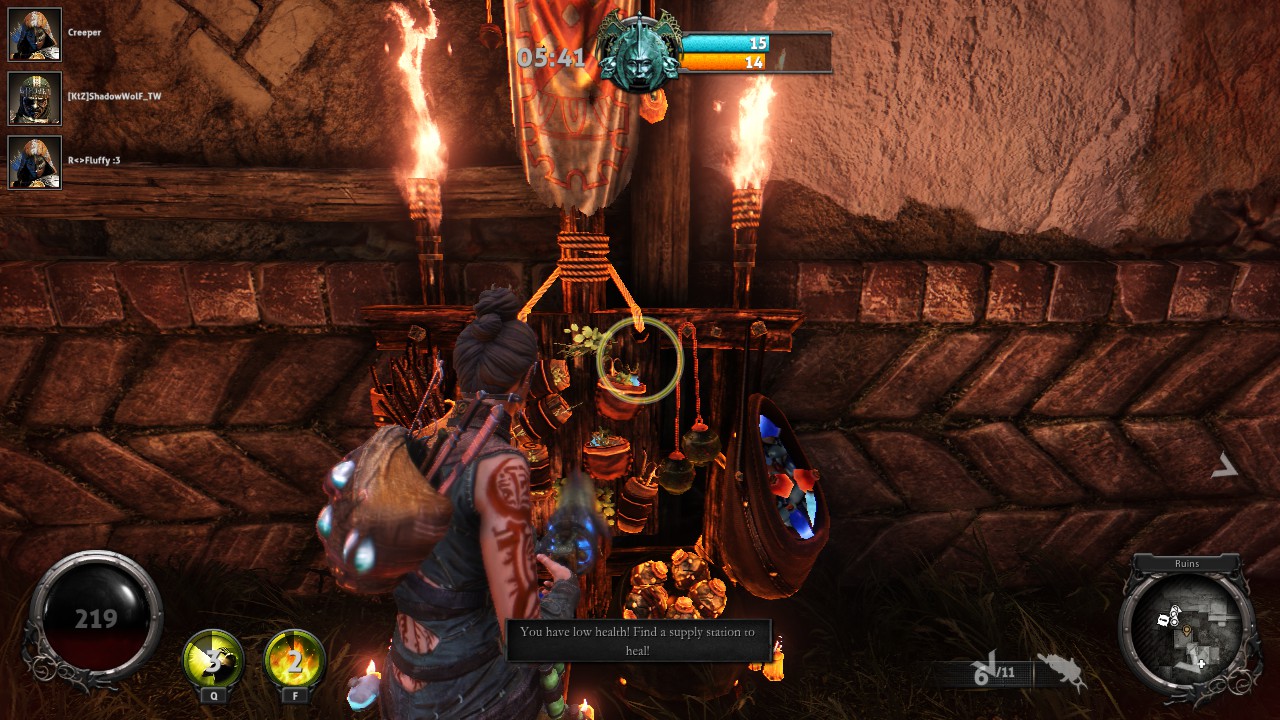
Task: Click the team emblem mask icon
Action: click(x=638, y=55)
